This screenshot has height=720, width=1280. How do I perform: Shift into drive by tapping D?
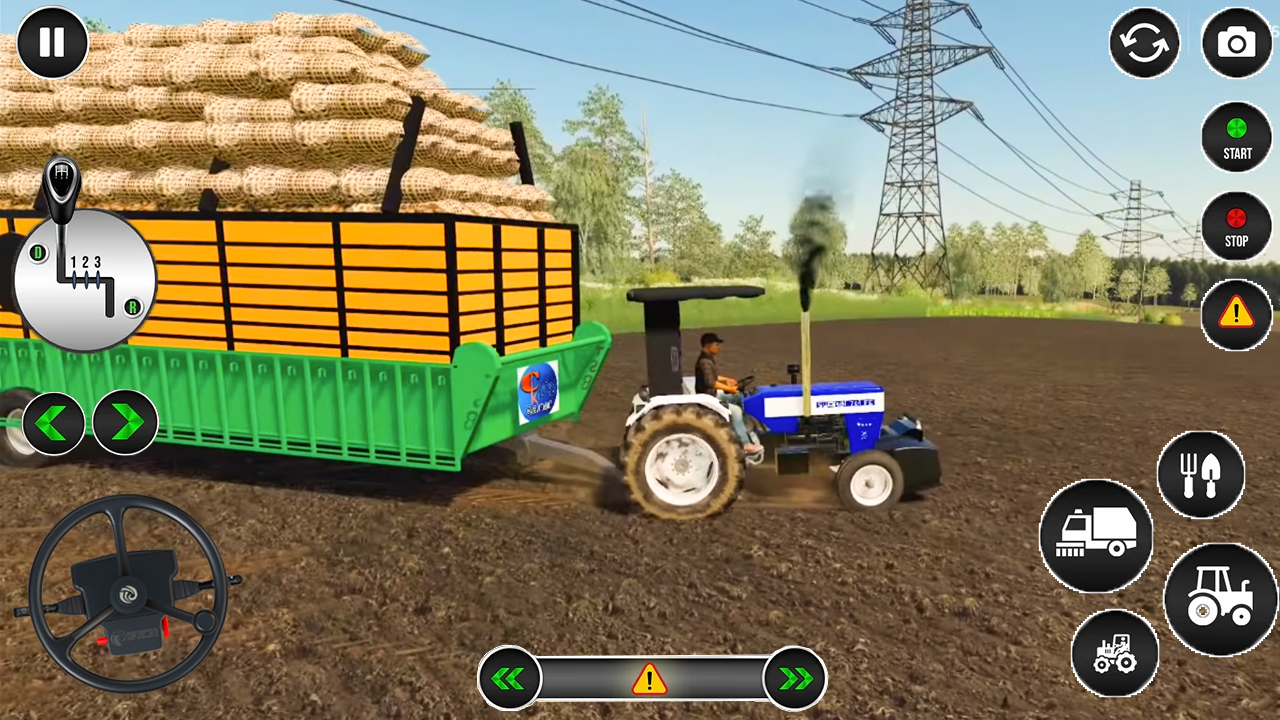pos(37,255)
